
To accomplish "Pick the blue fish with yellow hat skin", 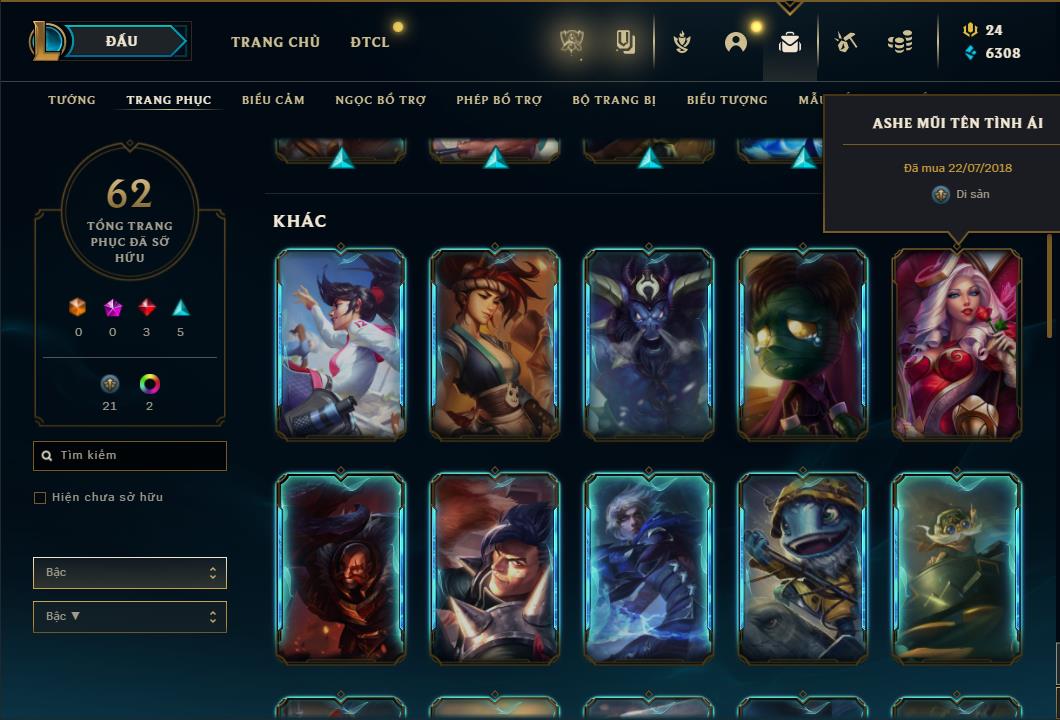I will coord(803,568).
